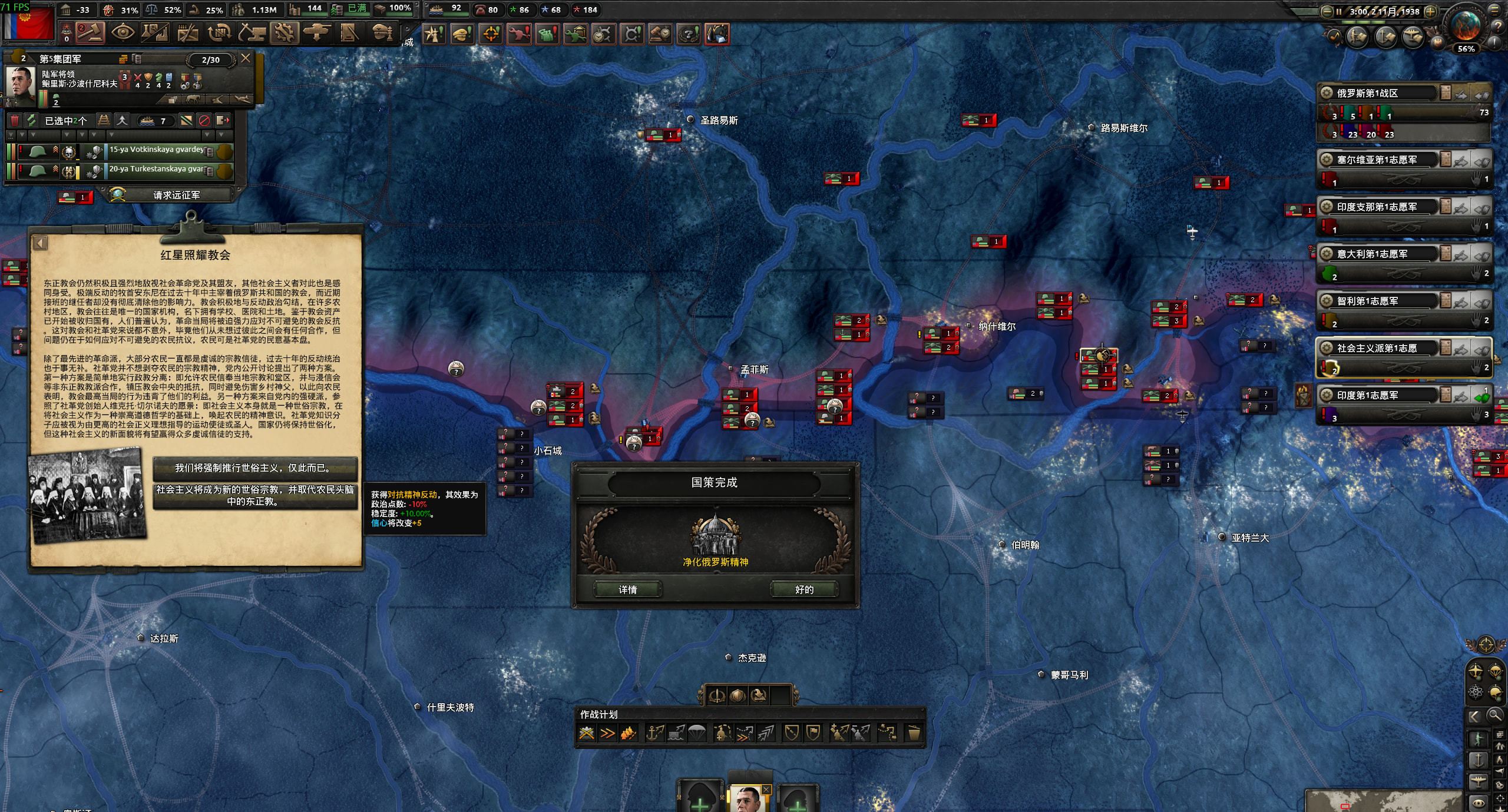
Task: Select the paradrop order in 作战计划 toolbar
Action: [697, 733]
